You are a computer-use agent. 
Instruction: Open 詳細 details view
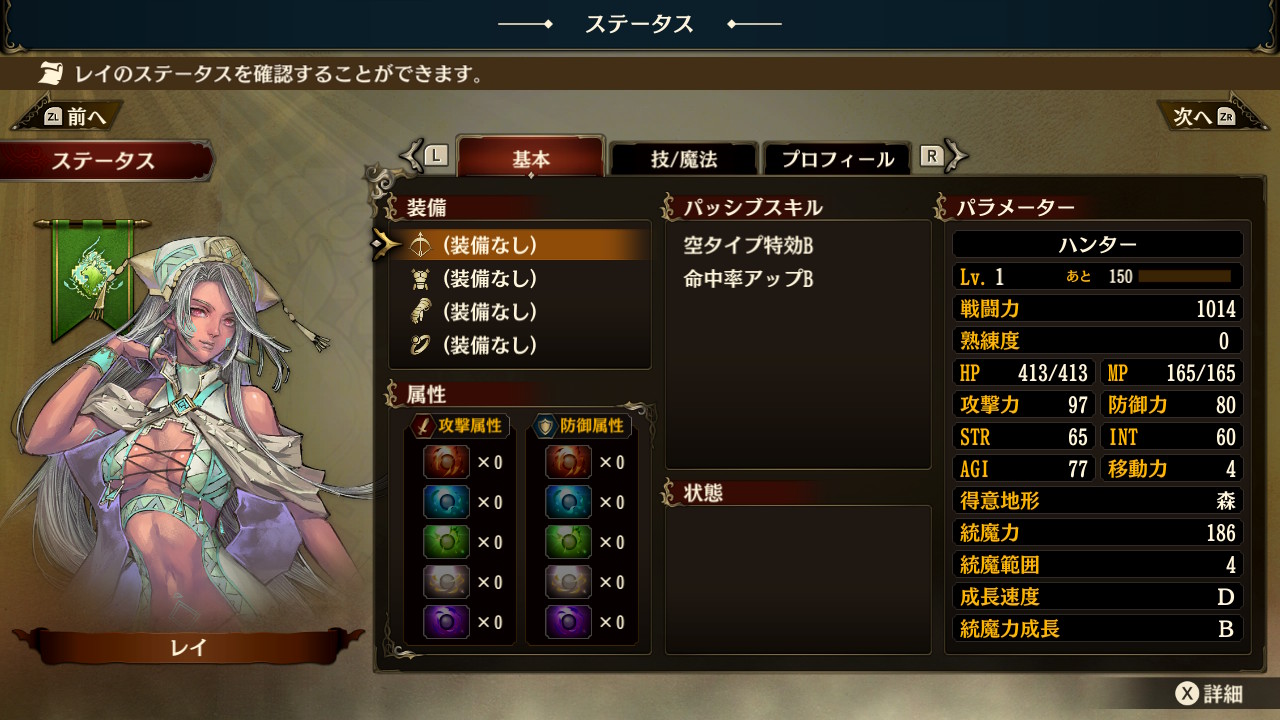click(x=1208, y=694)
